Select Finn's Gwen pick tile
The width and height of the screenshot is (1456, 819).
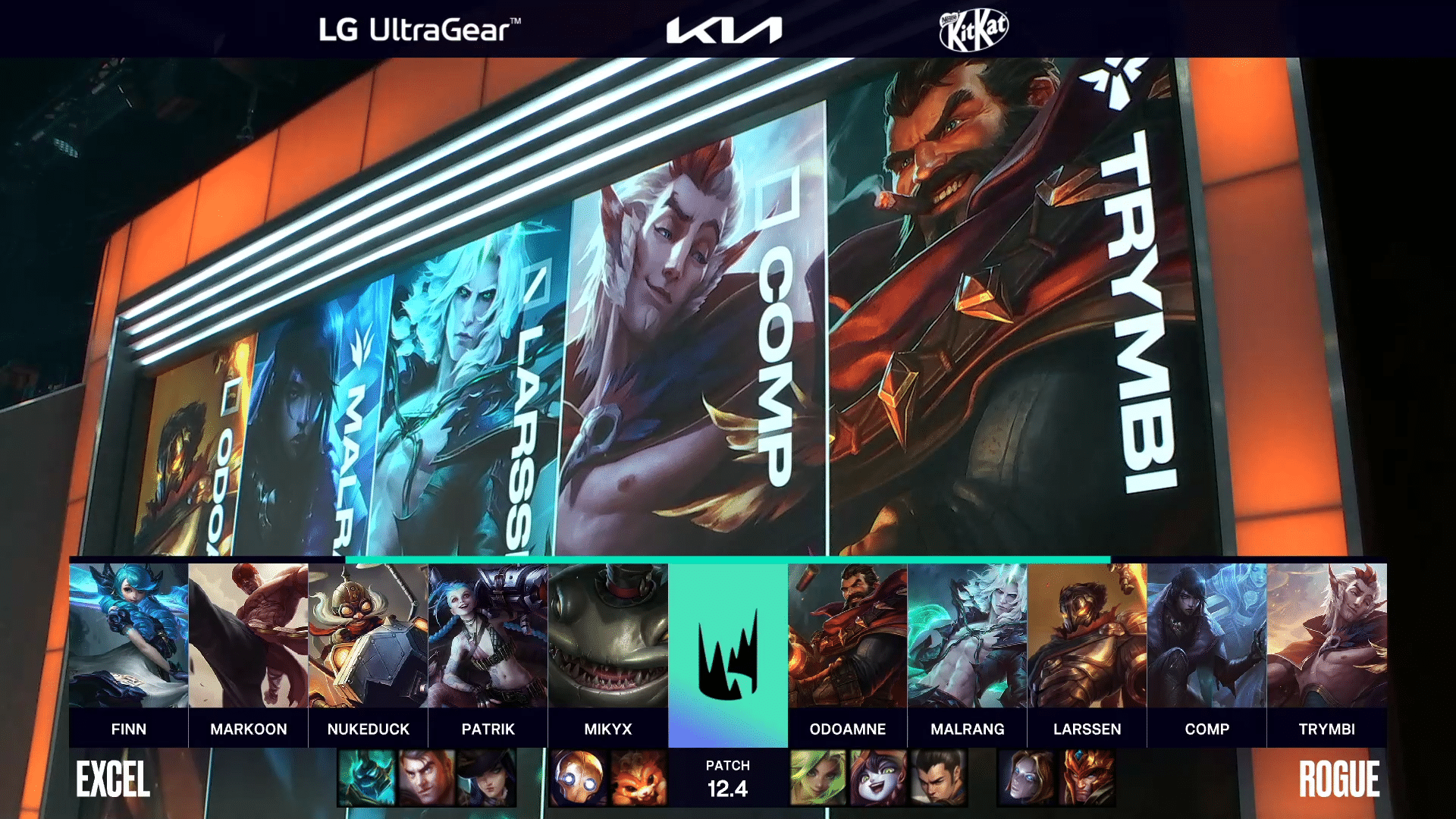(x=128, y=635)
